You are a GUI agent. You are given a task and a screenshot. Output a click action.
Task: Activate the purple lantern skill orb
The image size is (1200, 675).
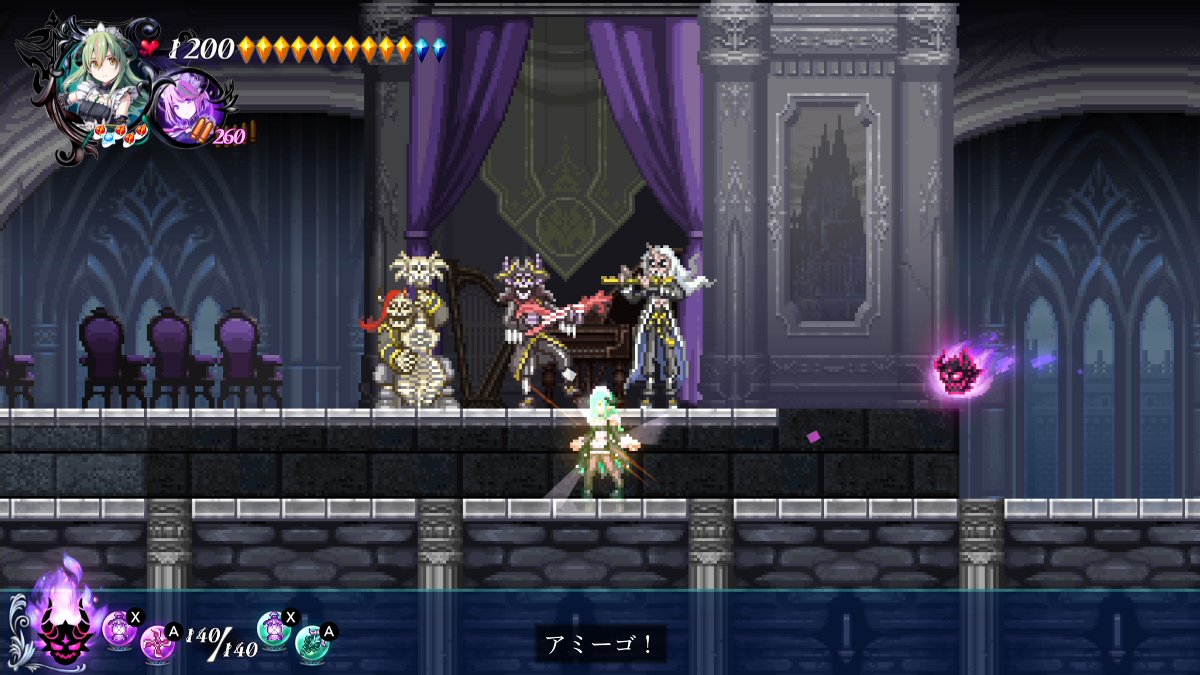point(118,629)
